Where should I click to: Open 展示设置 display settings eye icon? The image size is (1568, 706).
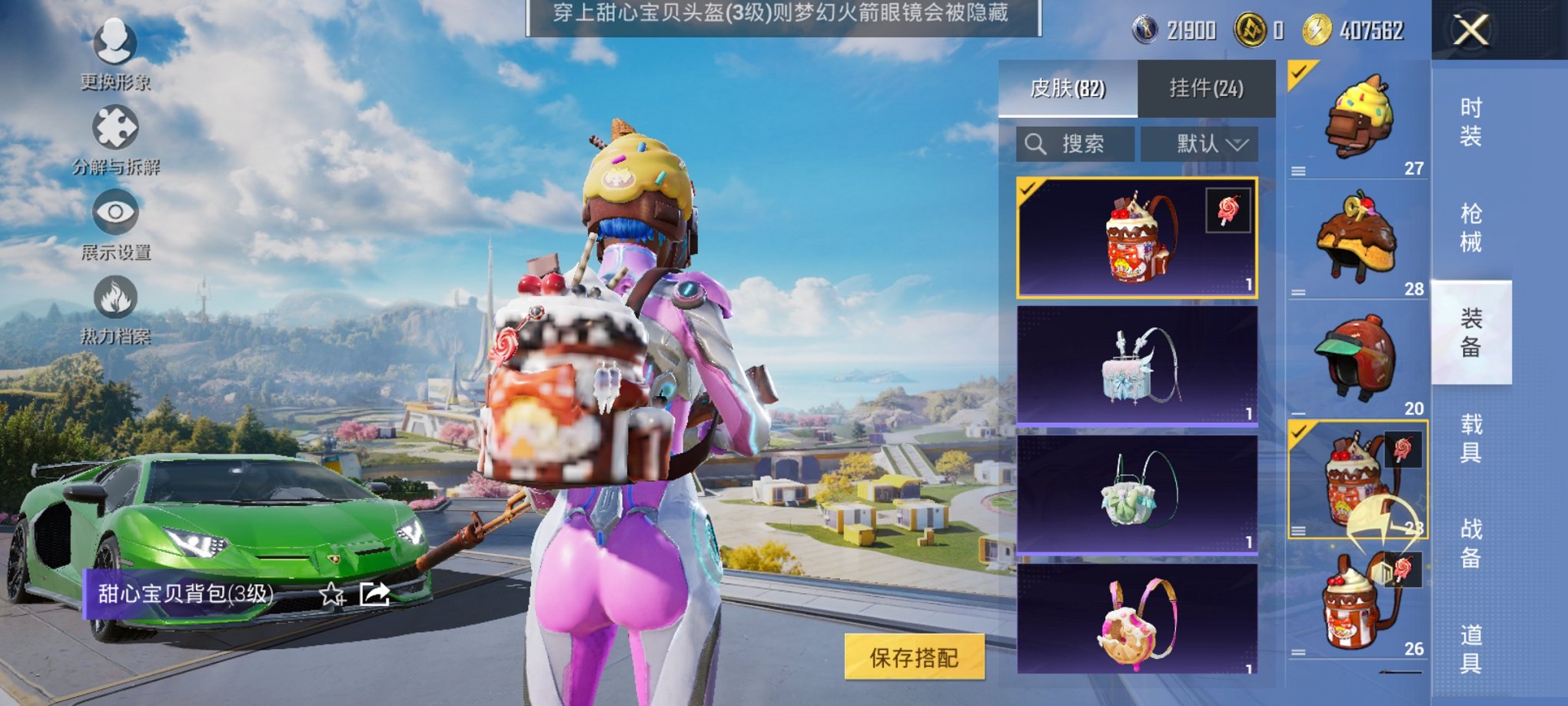point(114,215)
